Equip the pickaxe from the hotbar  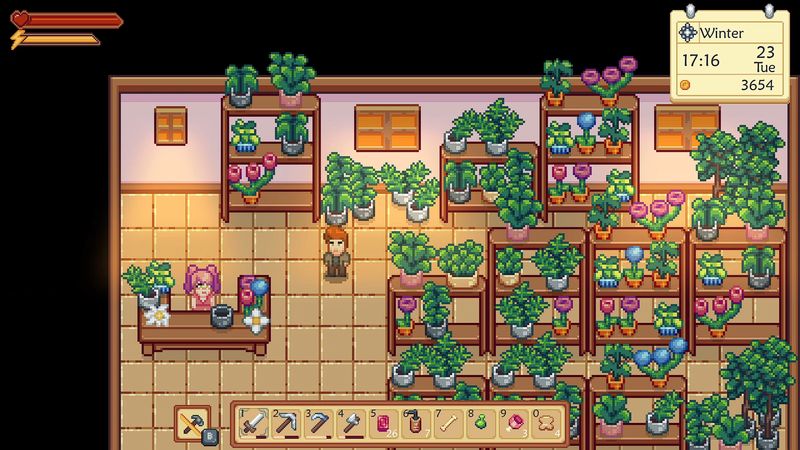[286, 424]
